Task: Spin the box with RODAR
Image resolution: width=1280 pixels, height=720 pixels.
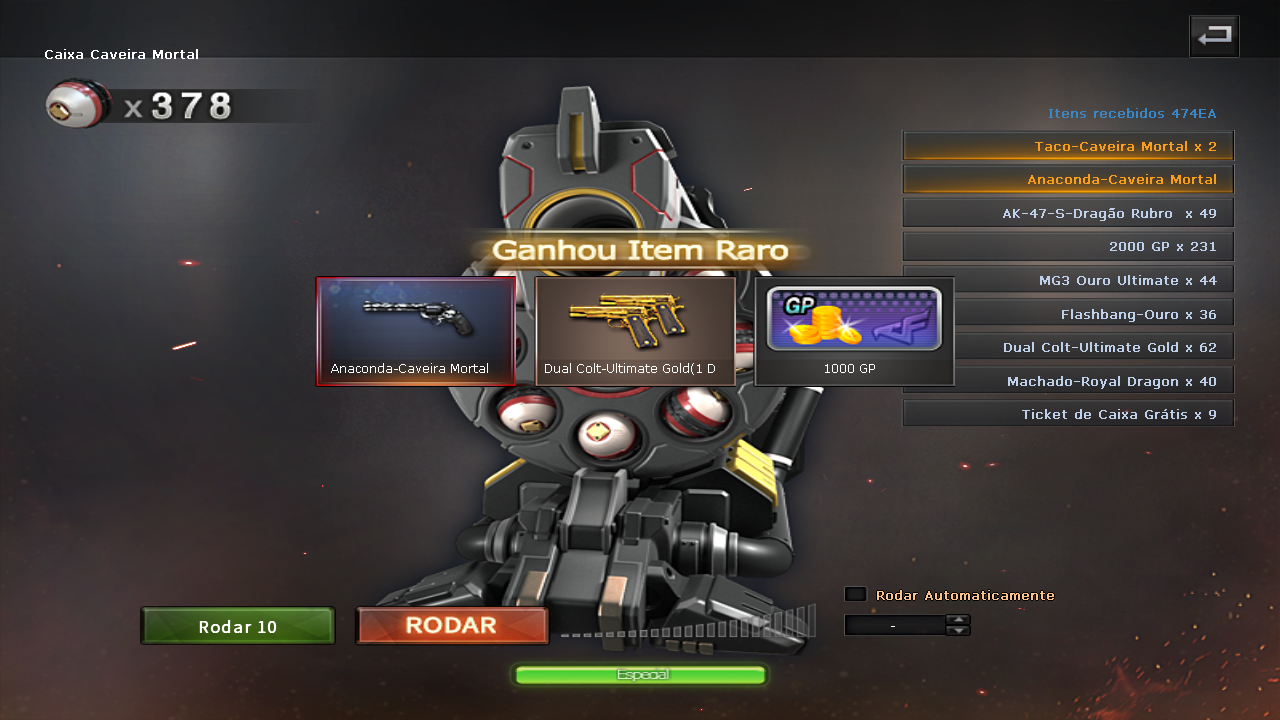Action: click(x=452, y=626)
